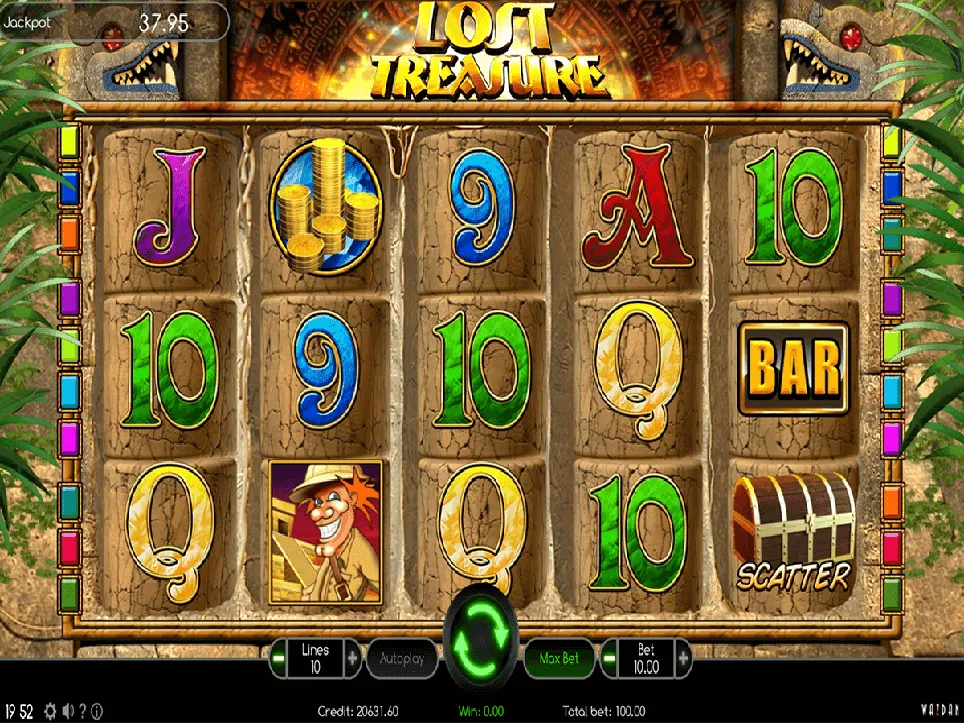This screenshot has width=964, height=723.
Task: Increase the number of Lines
Action: point(352,659)
